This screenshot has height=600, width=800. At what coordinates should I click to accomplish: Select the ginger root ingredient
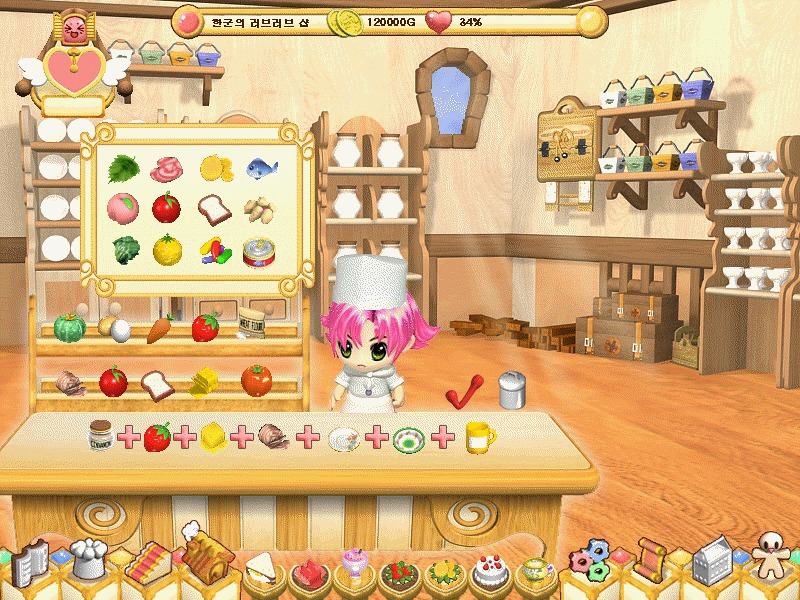click(261, 209)
